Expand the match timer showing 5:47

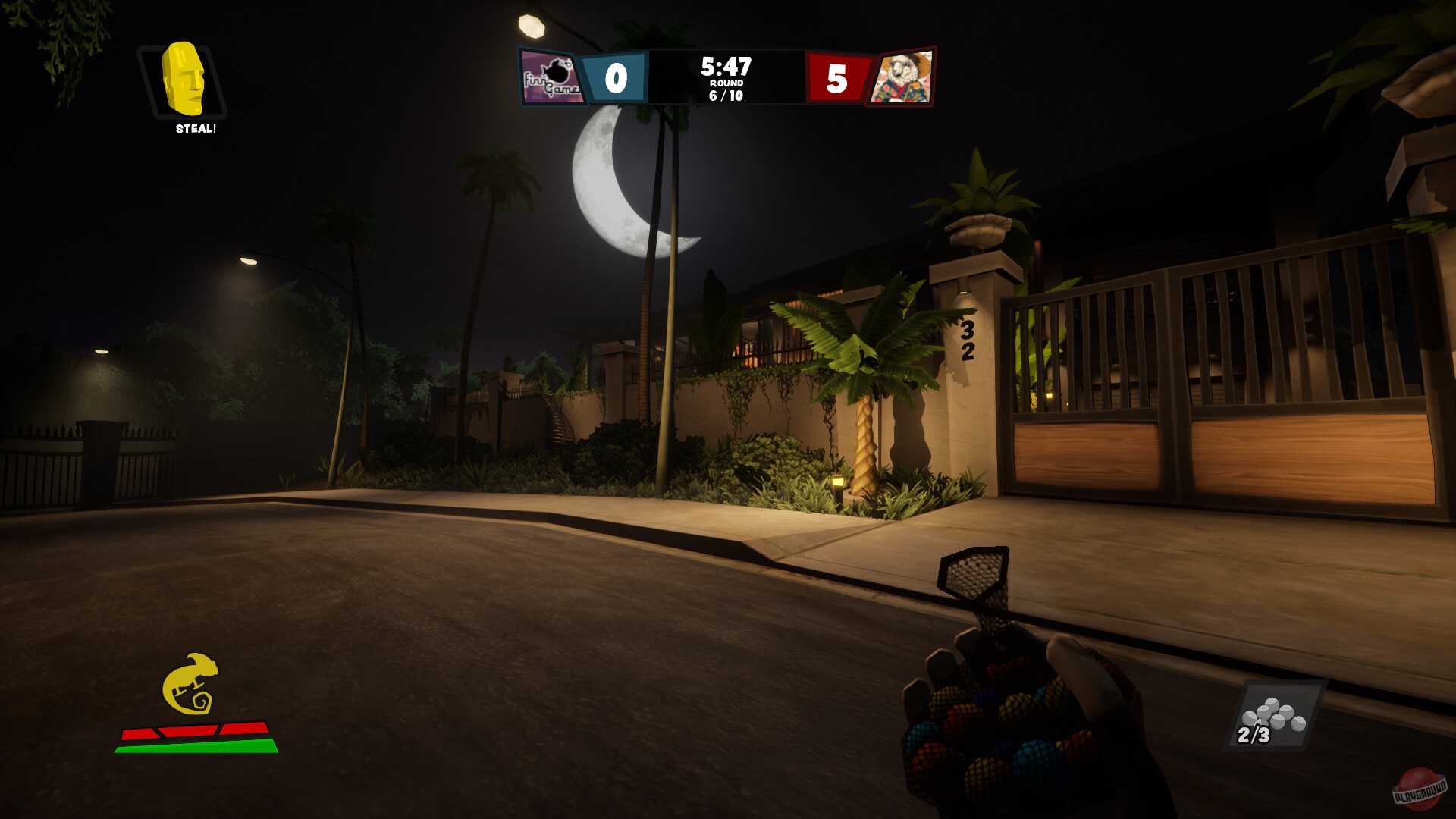coord(726,67)
